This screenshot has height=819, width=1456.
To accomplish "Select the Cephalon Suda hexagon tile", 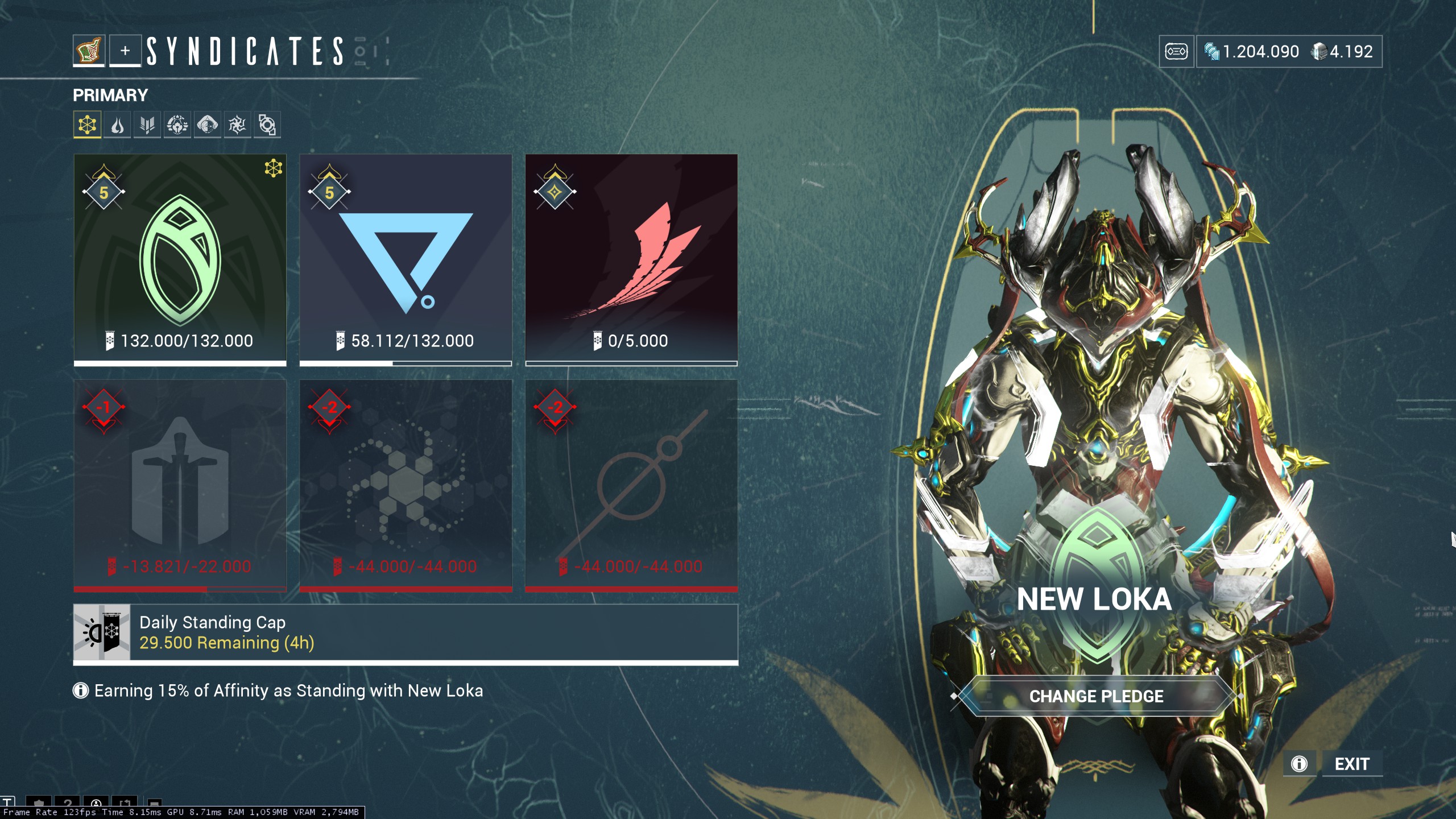I will [x=406, y=485].
